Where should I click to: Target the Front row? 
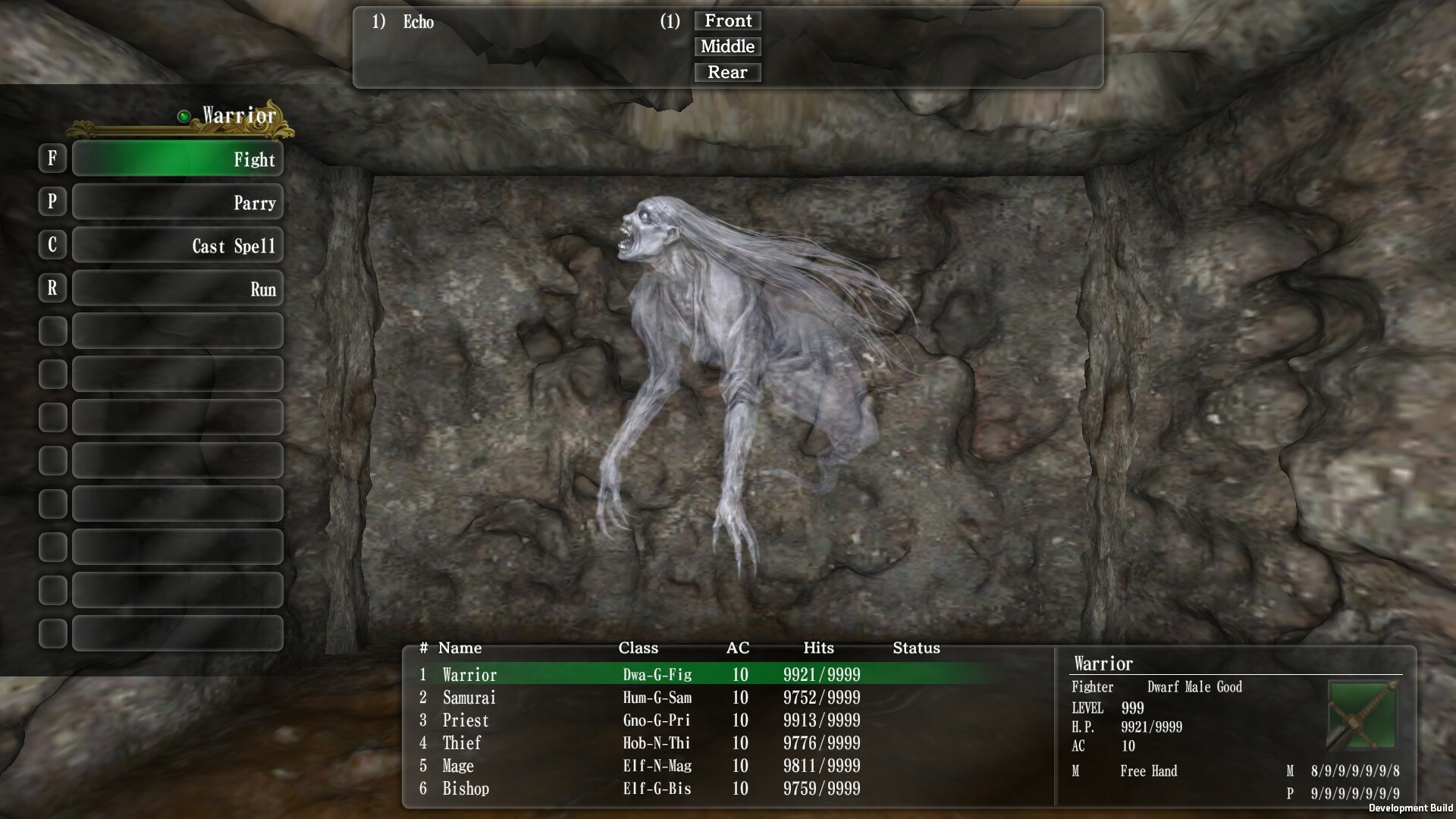pyautogui.click(x=726, y=20)
